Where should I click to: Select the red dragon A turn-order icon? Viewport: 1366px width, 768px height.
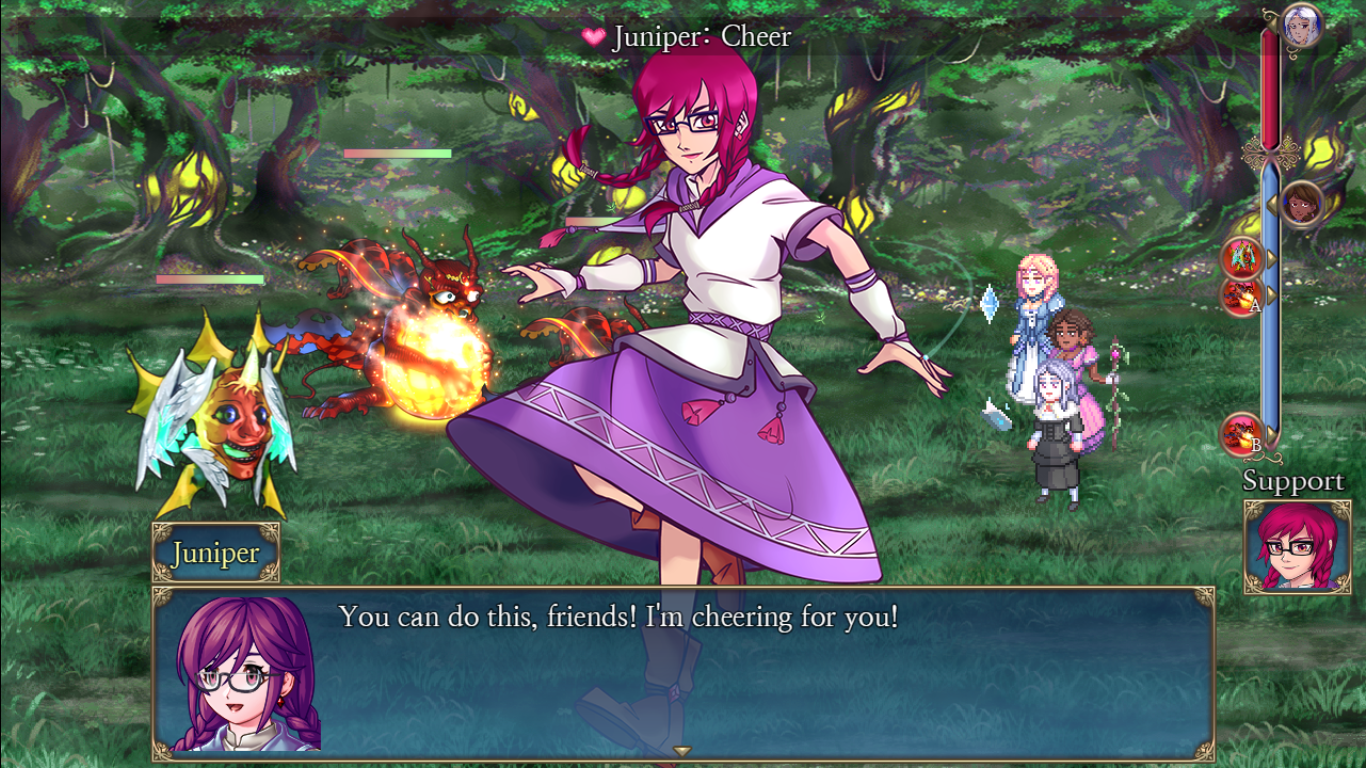(1241, 296)
